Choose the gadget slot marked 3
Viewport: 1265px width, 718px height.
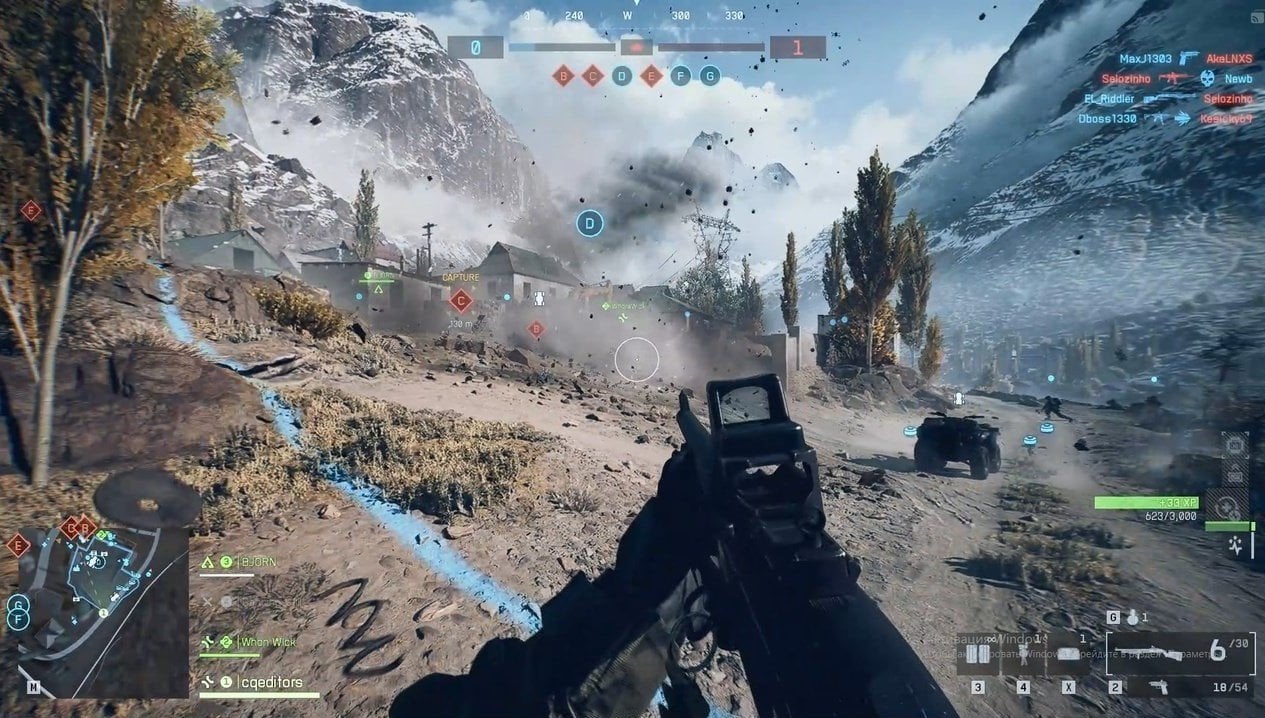pos(976,655)
